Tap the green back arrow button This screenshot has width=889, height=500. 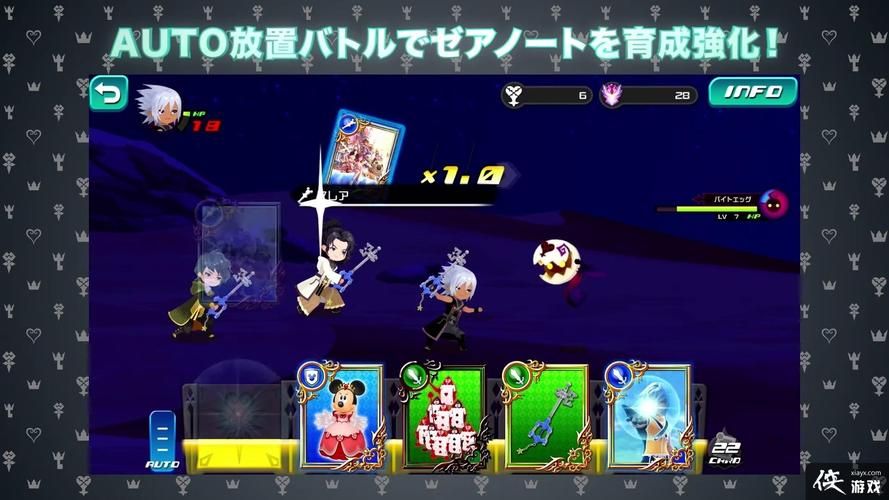click(x=108, y=93)
